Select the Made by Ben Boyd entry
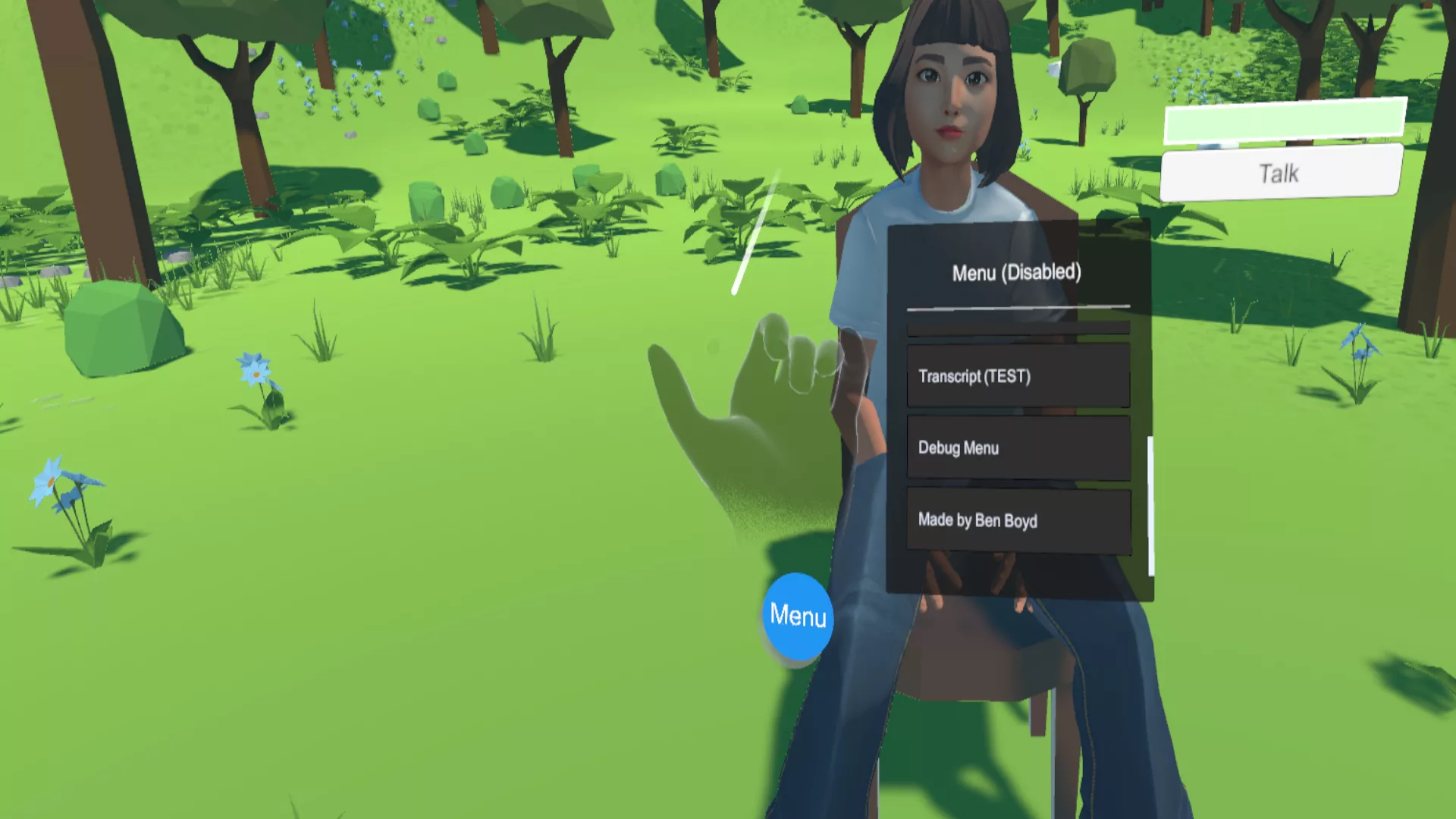The image size is (1456, 819). 1018,520
